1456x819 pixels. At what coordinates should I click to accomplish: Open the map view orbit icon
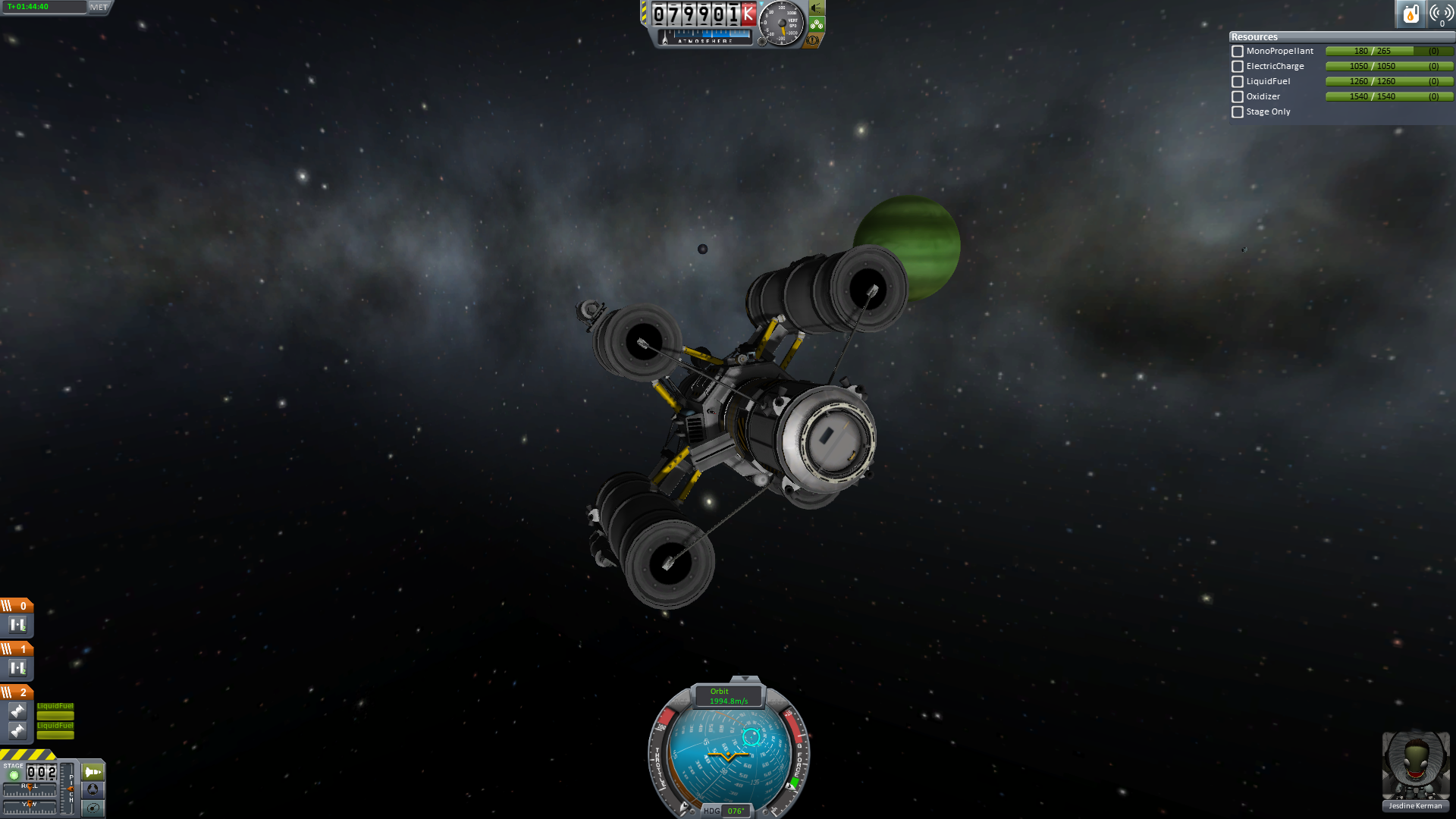click(x=93, y=808)
